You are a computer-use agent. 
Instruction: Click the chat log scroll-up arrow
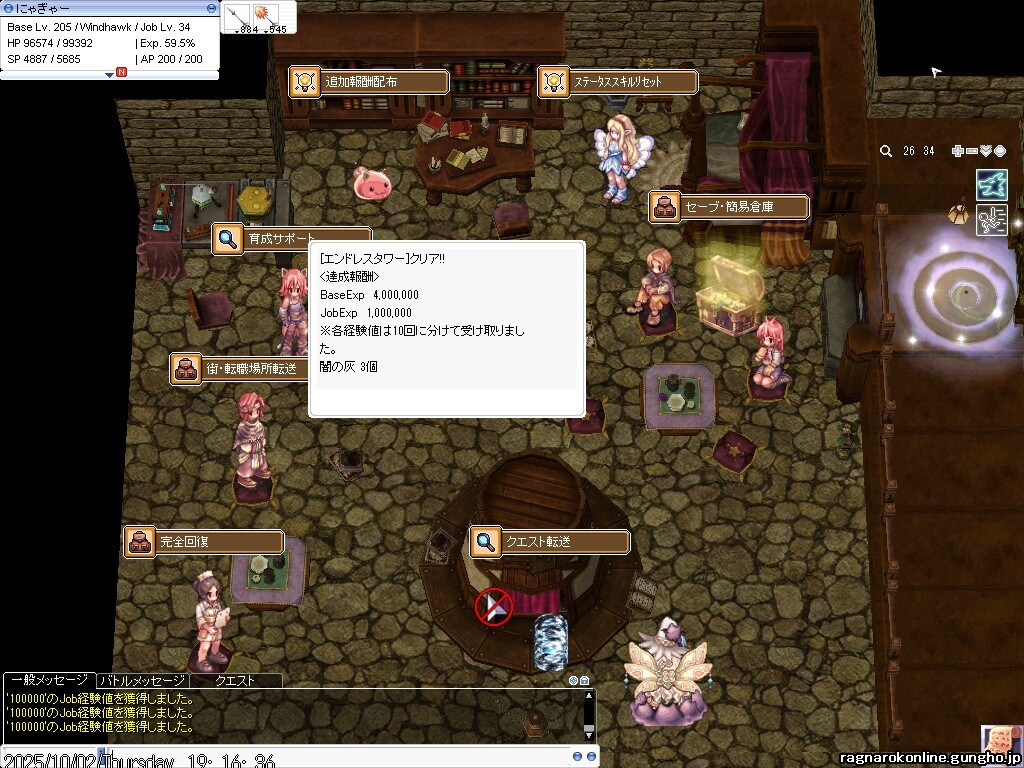(x=590, y=695)
